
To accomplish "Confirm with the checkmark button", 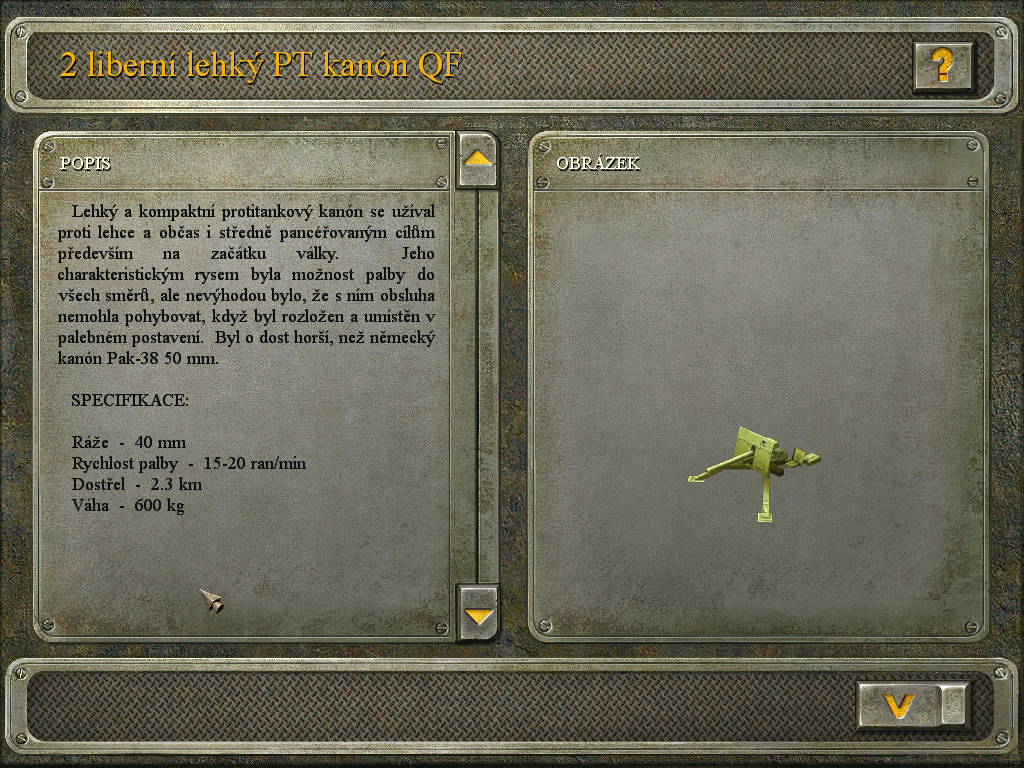I will click(900, 706).
